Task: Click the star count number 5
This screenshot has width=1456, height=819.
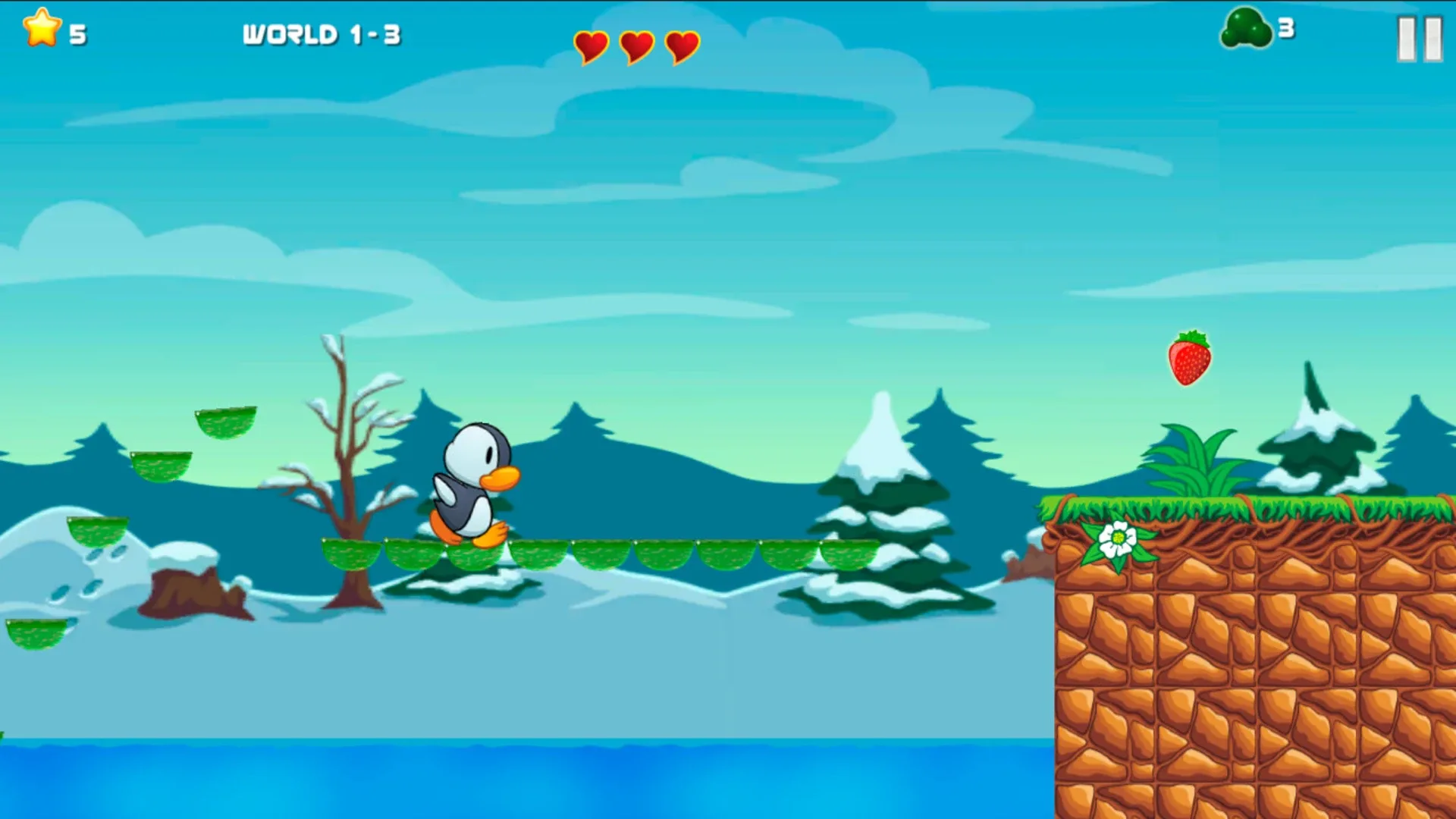Action: tap(80, 33)
